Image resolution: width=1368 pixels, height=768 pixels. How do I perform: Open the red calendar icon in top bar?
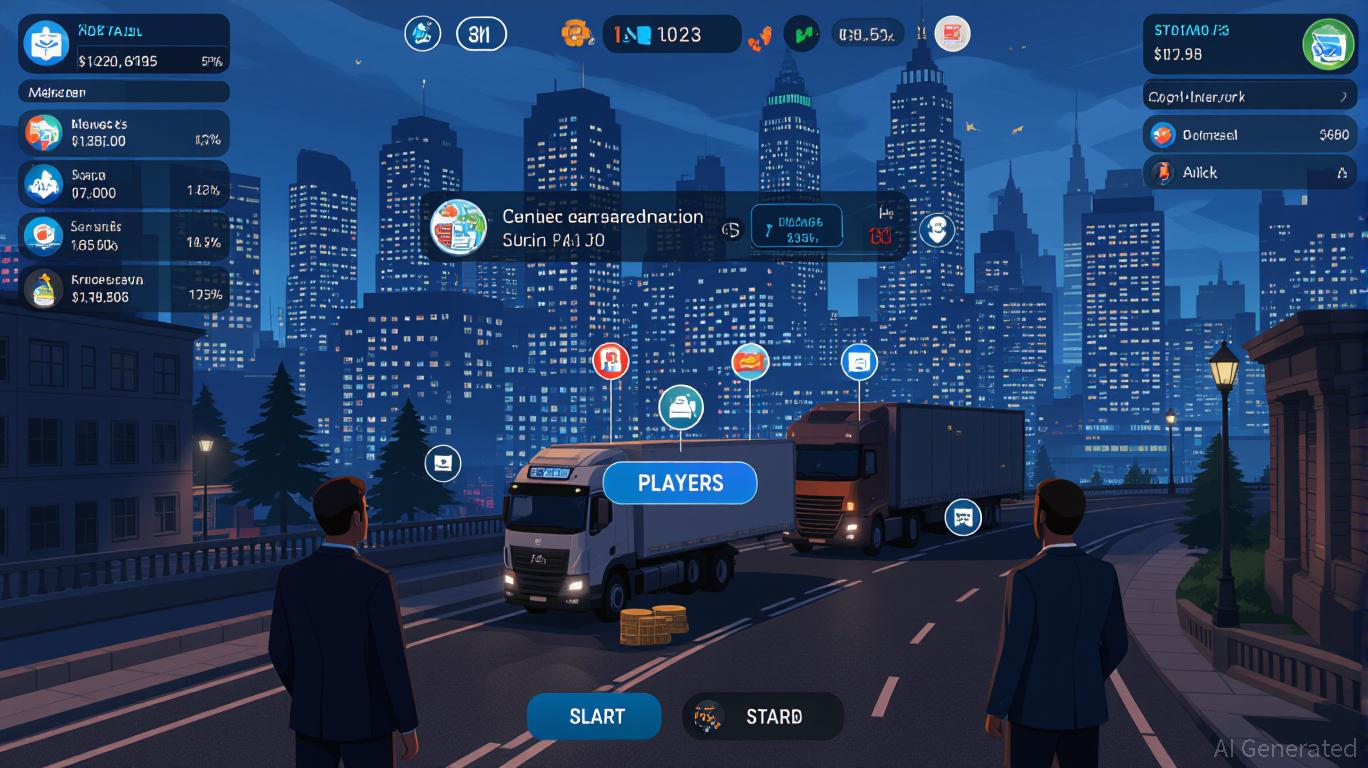[952, 34]
